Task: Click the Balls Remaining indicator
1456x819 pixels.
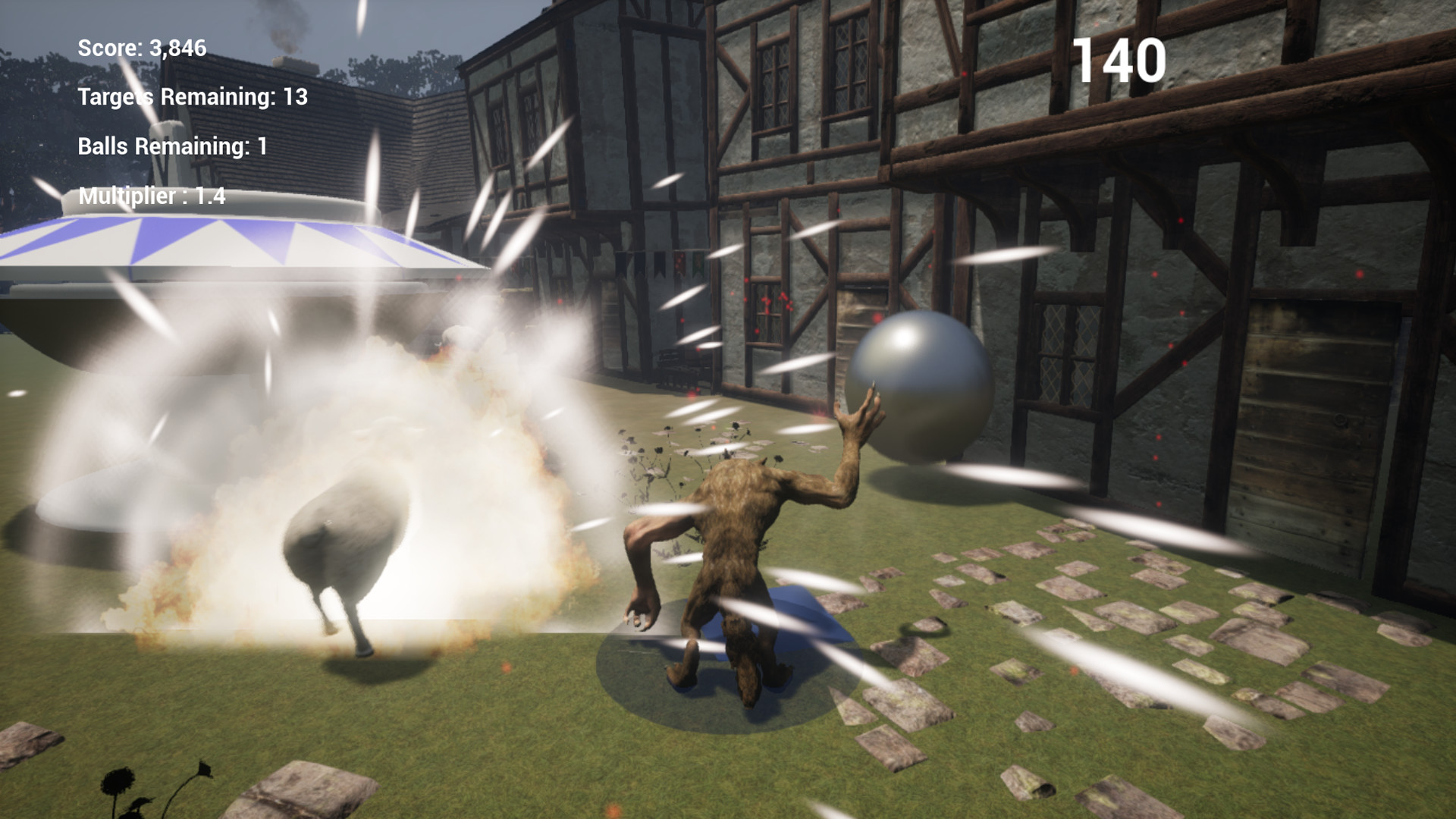Action: click(x=171, y=147)
